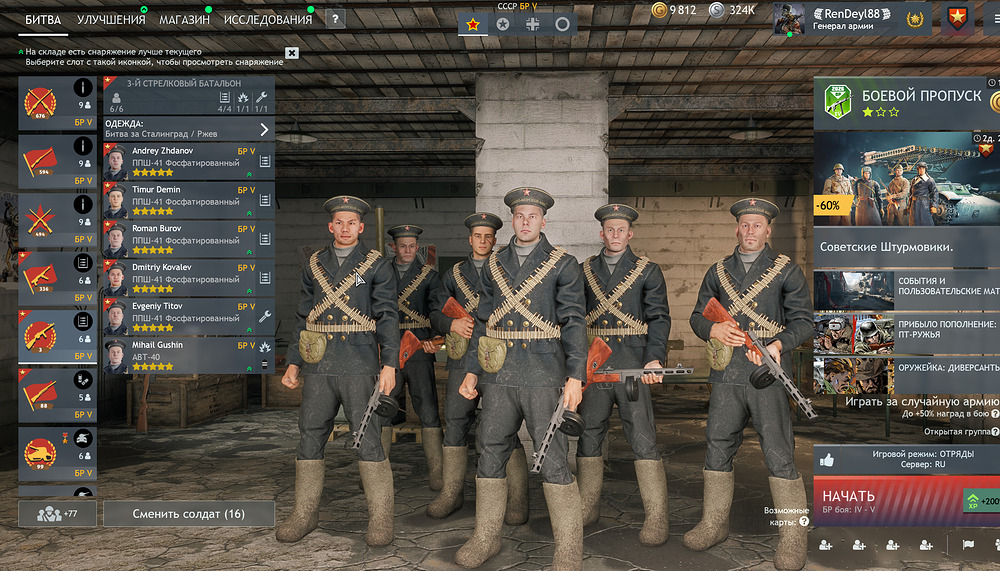The height and width of the screenshot is (571, 1000).
Task: Open ПРИБЫЛО ПОПОЛНЕНИЕ news item
Action: (905, 331)
